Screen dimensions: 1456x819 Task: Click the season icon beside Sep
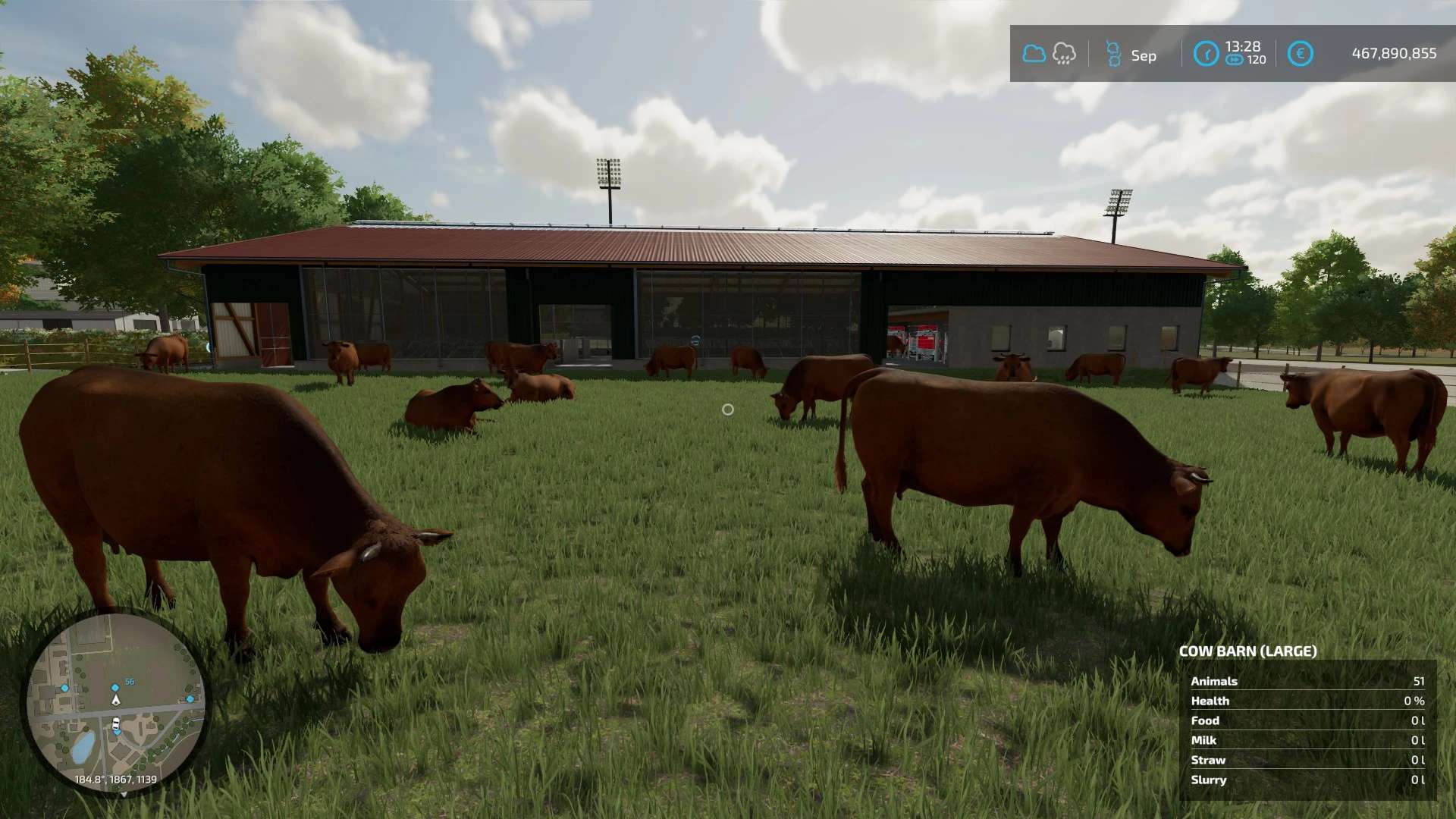click(1113, 54)
